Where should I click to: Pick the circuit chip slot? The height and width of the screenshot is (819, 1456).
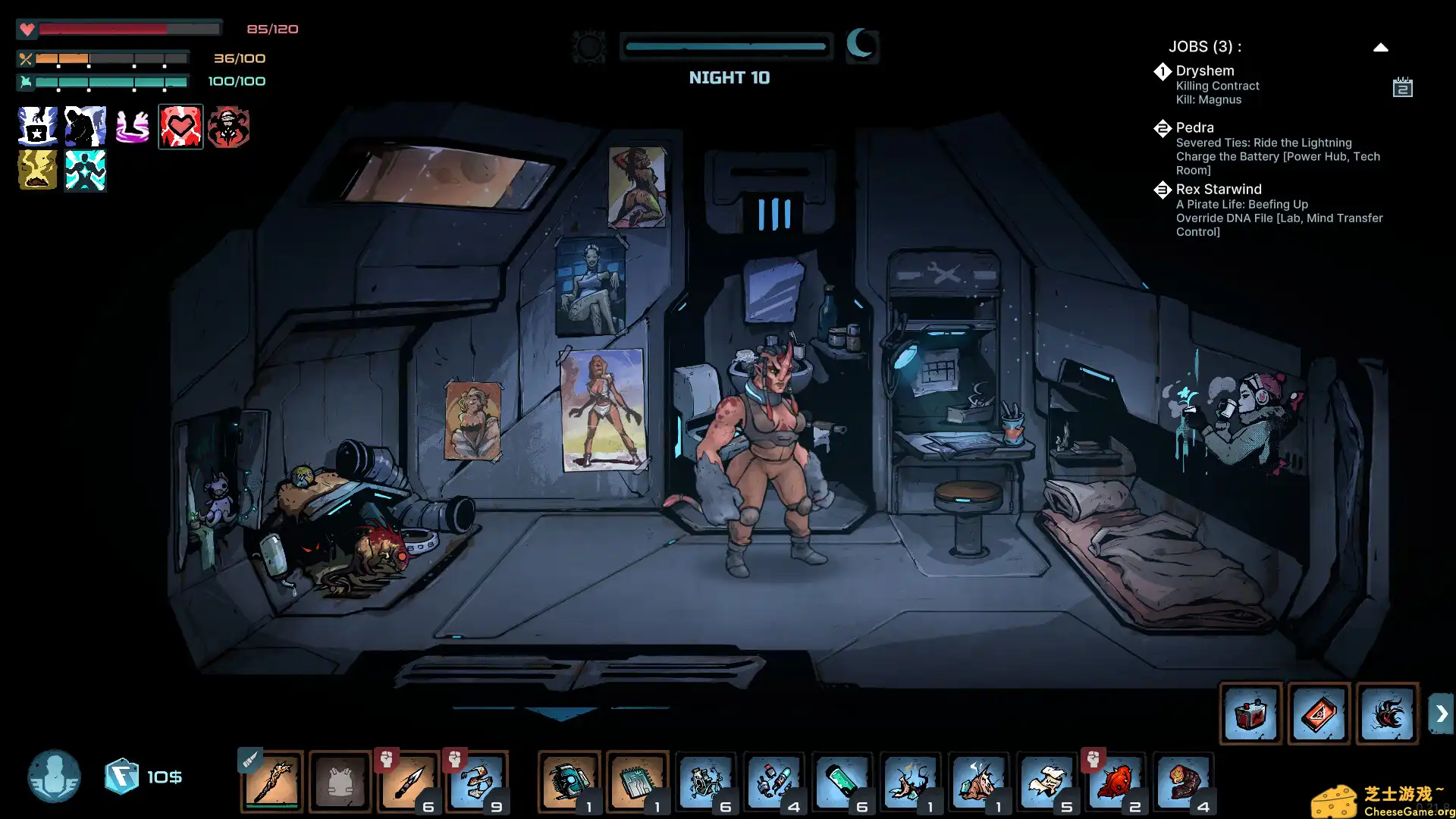coord(637,781)
